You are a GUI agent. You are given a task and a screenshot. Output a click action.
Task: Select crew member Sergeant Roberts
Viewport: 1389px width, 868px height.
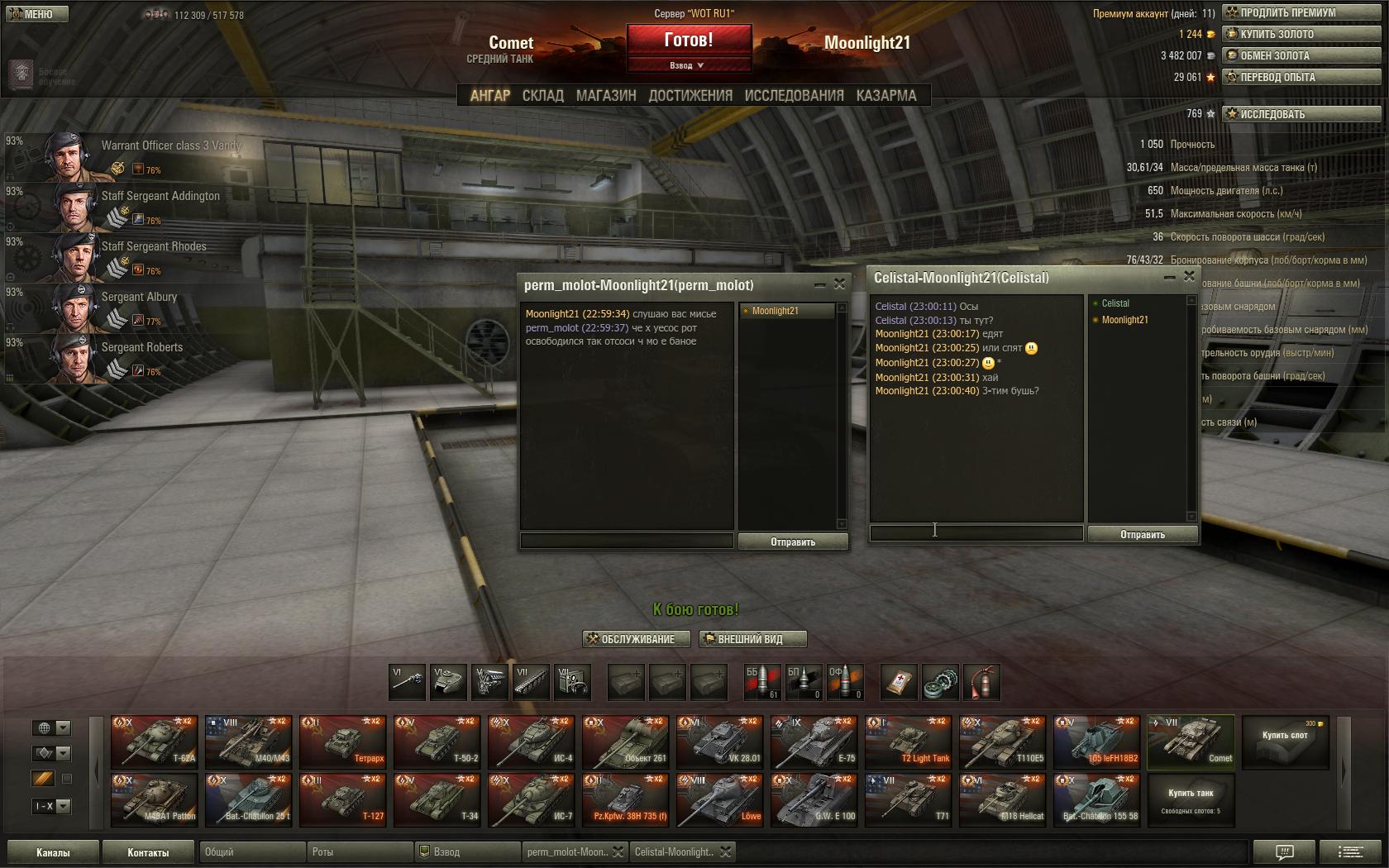(x=141, y=348)
